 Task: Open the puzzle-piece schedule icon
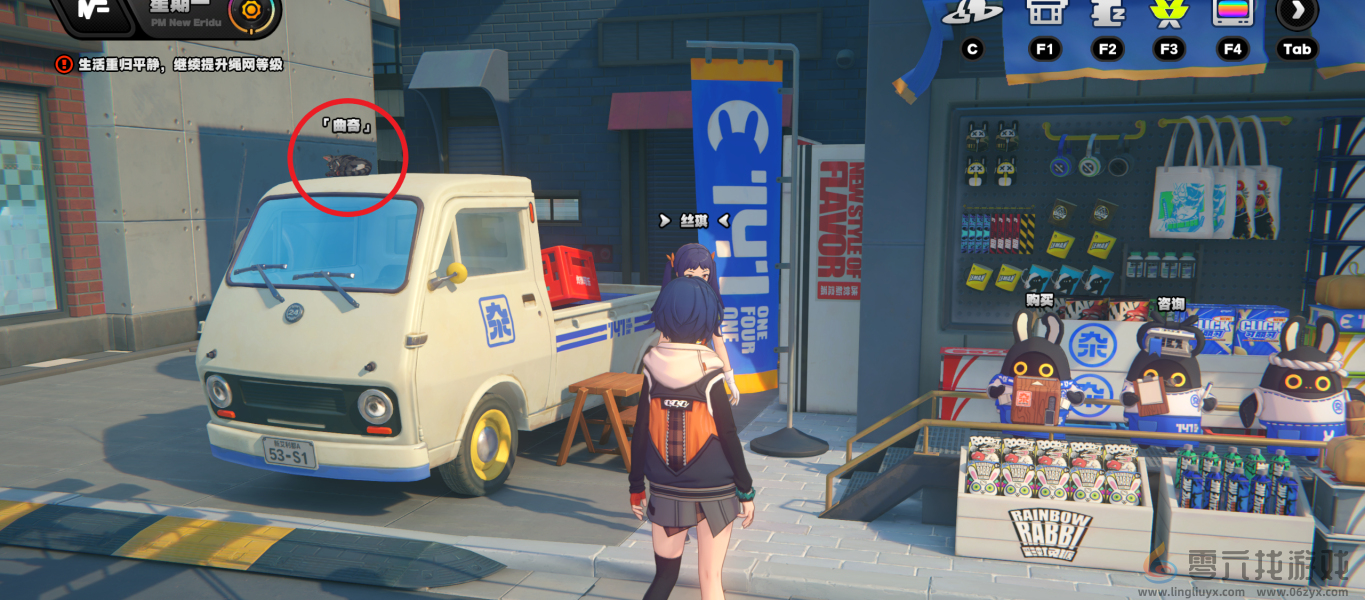1107,11
